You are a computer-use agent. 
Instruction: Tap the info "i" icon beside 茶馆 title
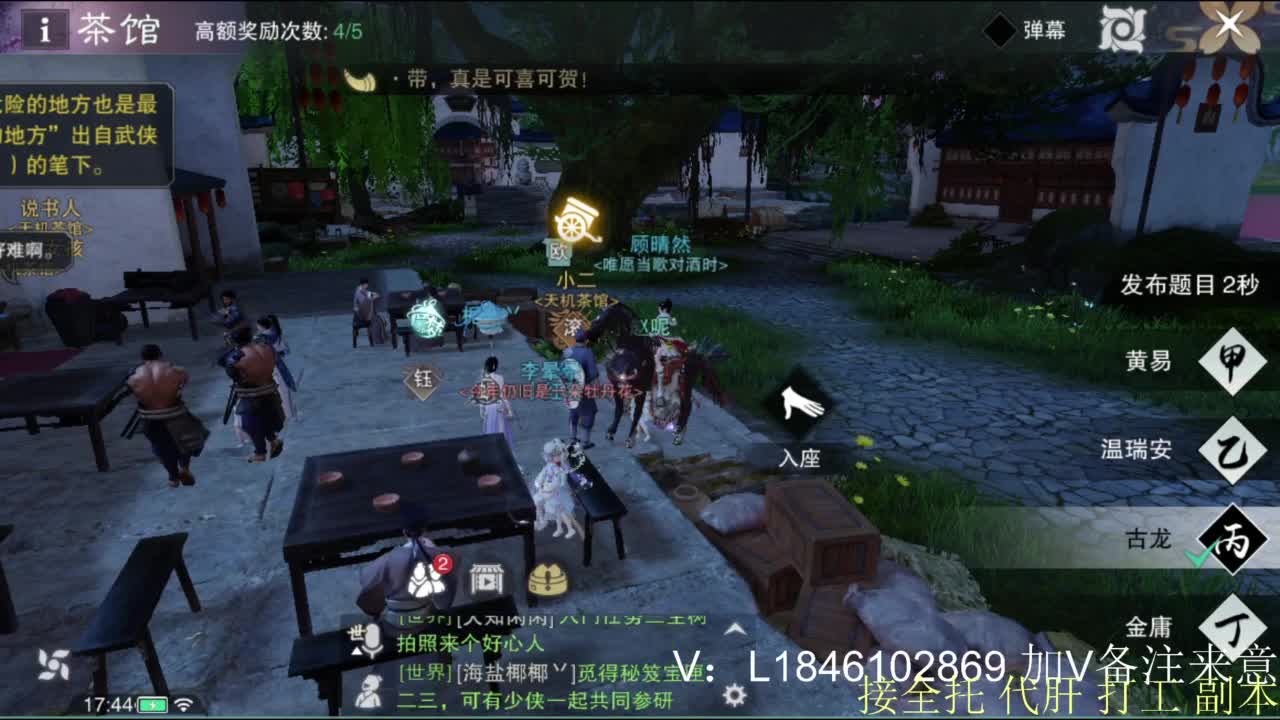[44, 27]
